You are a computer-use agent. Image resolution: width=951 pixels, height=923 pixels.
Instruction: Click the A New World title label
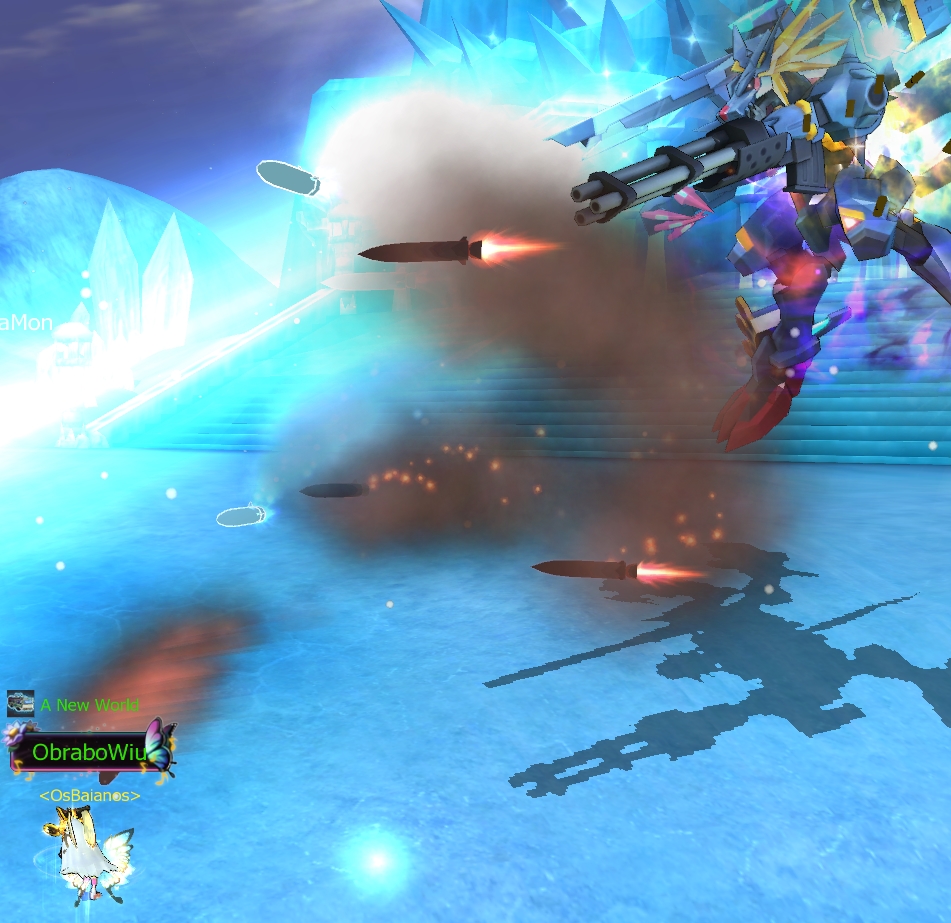click(89, 705)
